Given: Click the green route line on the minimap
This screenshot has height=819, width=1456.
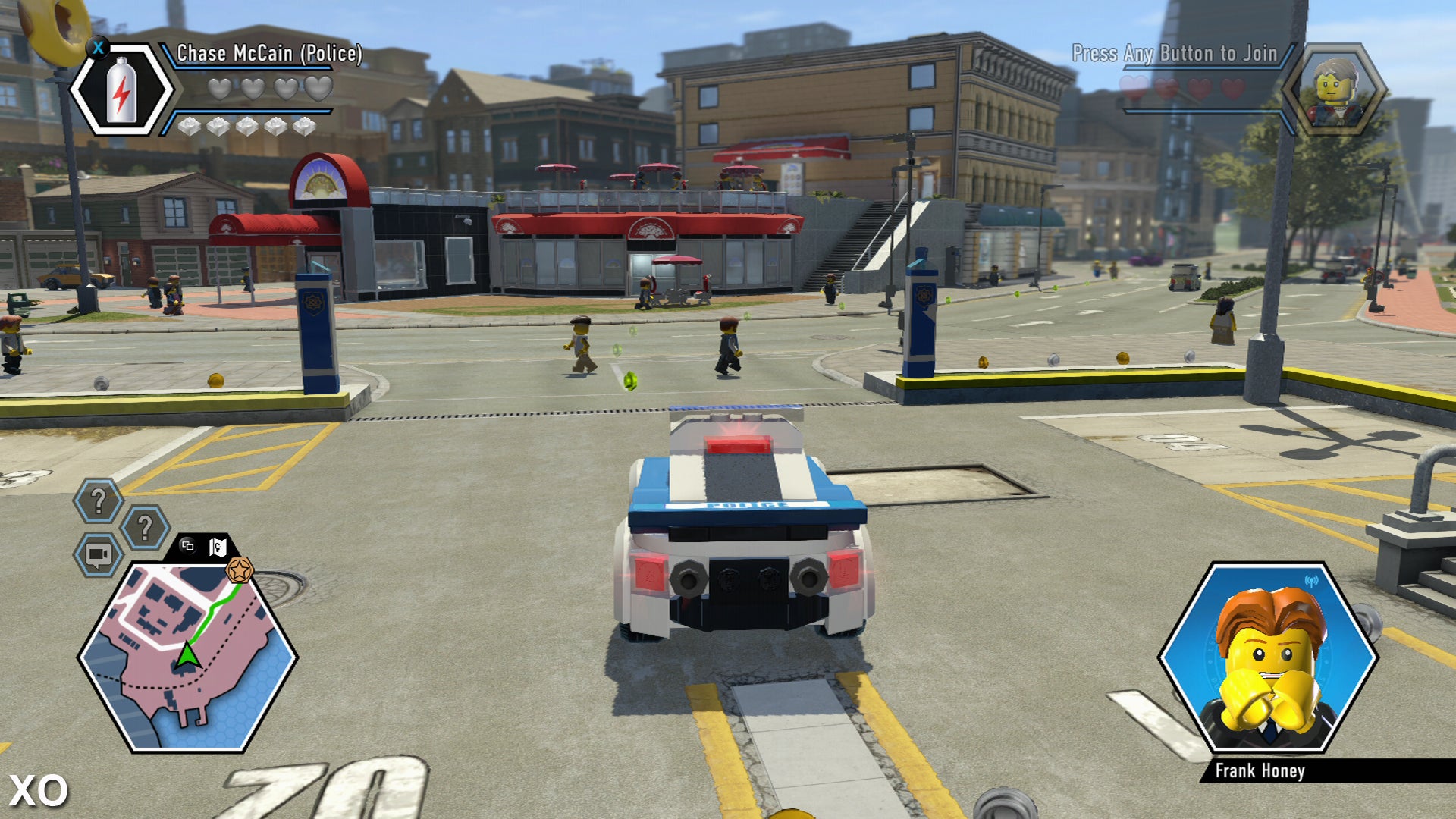Looking at the screenshot, I should 212,610.
